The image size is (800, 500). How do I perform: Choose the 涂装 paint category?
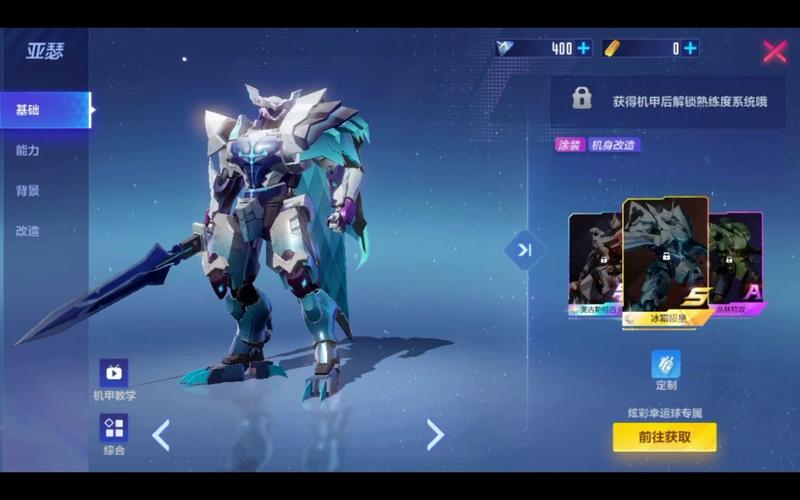(570, 145)
